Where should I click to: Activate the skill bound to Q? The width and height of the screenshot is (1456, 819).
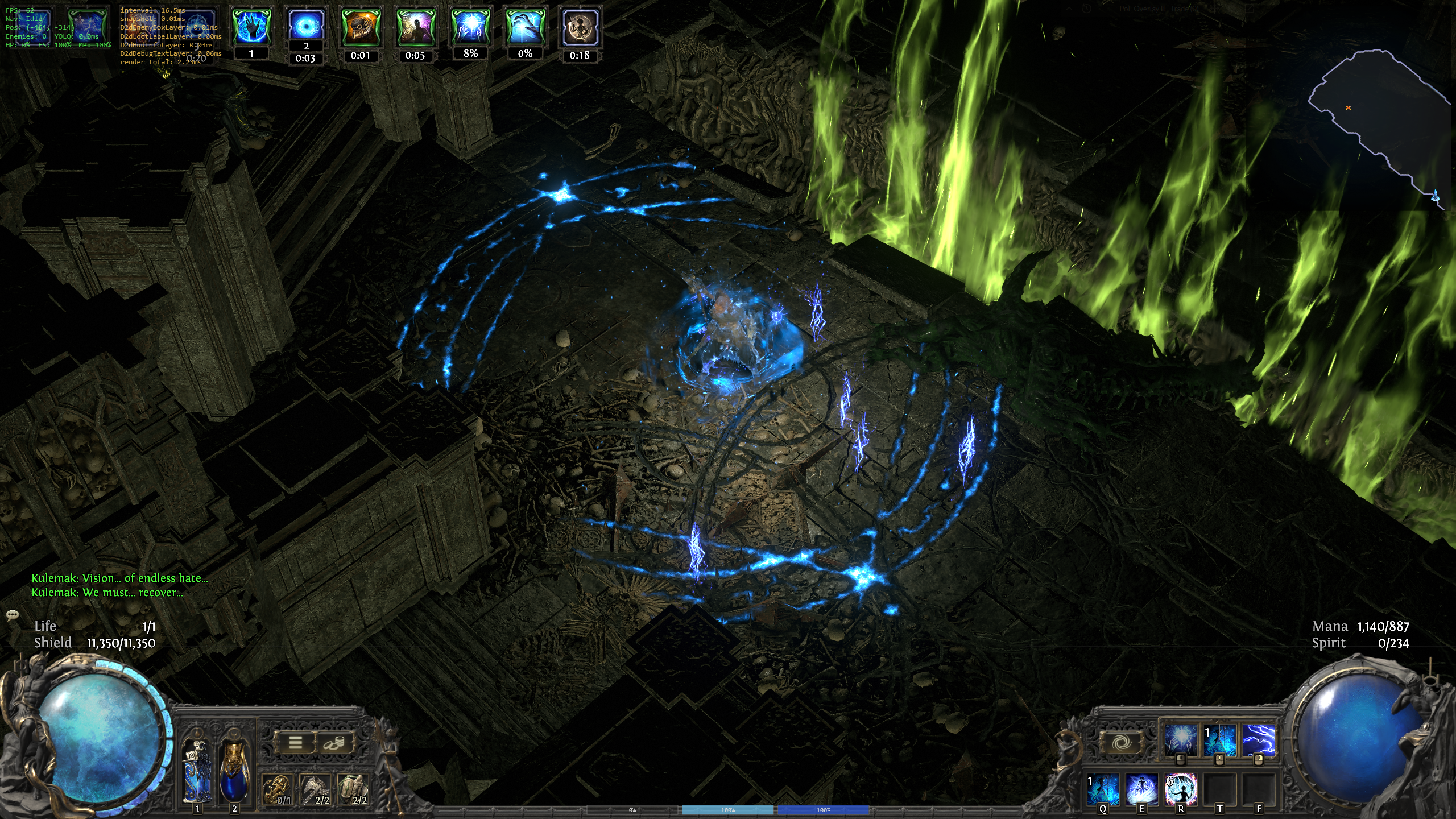tap(1103, 789)
